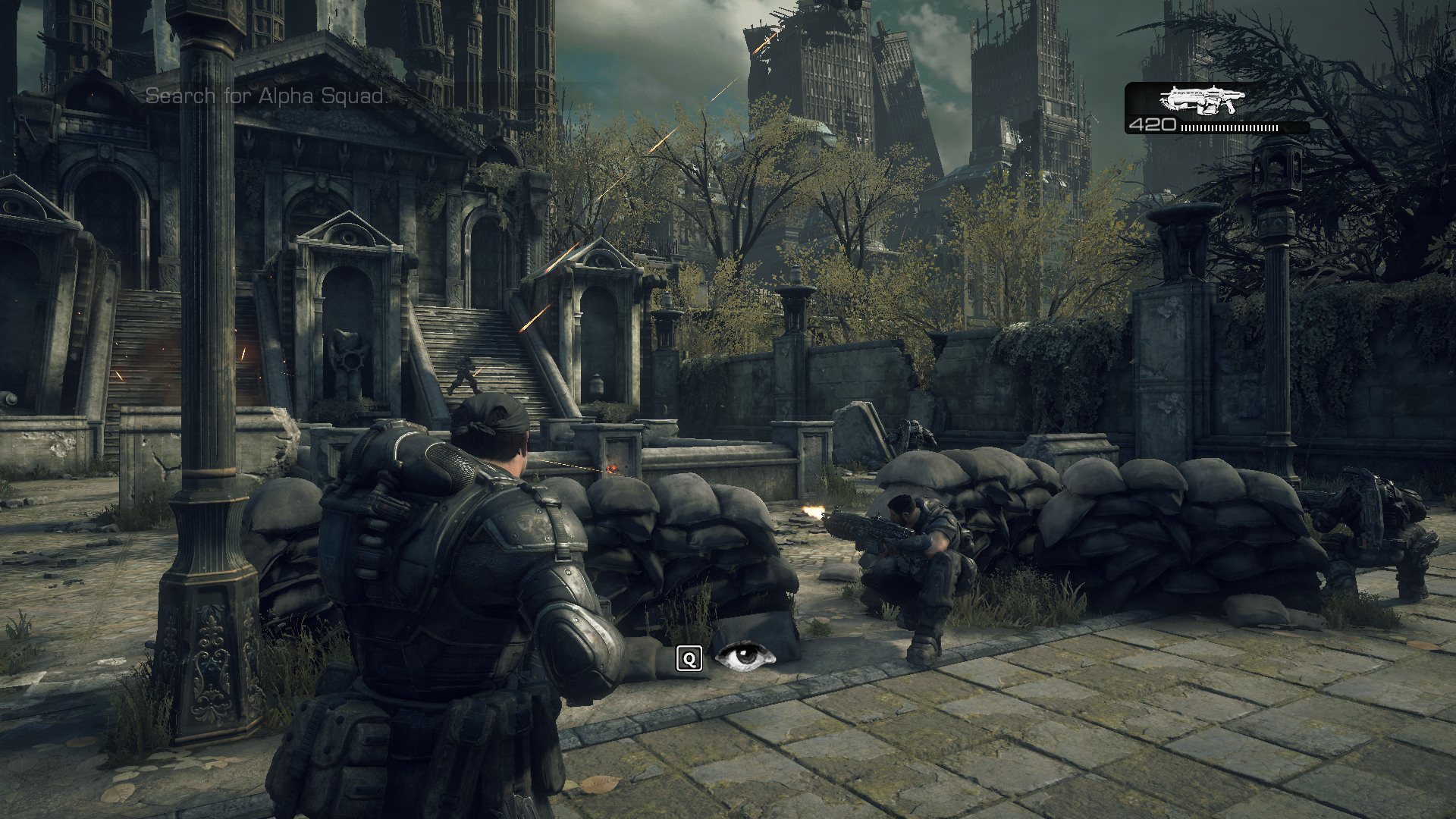The image size is (1456, 819).
Task: Select the Lancer rifle weapon icon
Action: click(1201, 99)
